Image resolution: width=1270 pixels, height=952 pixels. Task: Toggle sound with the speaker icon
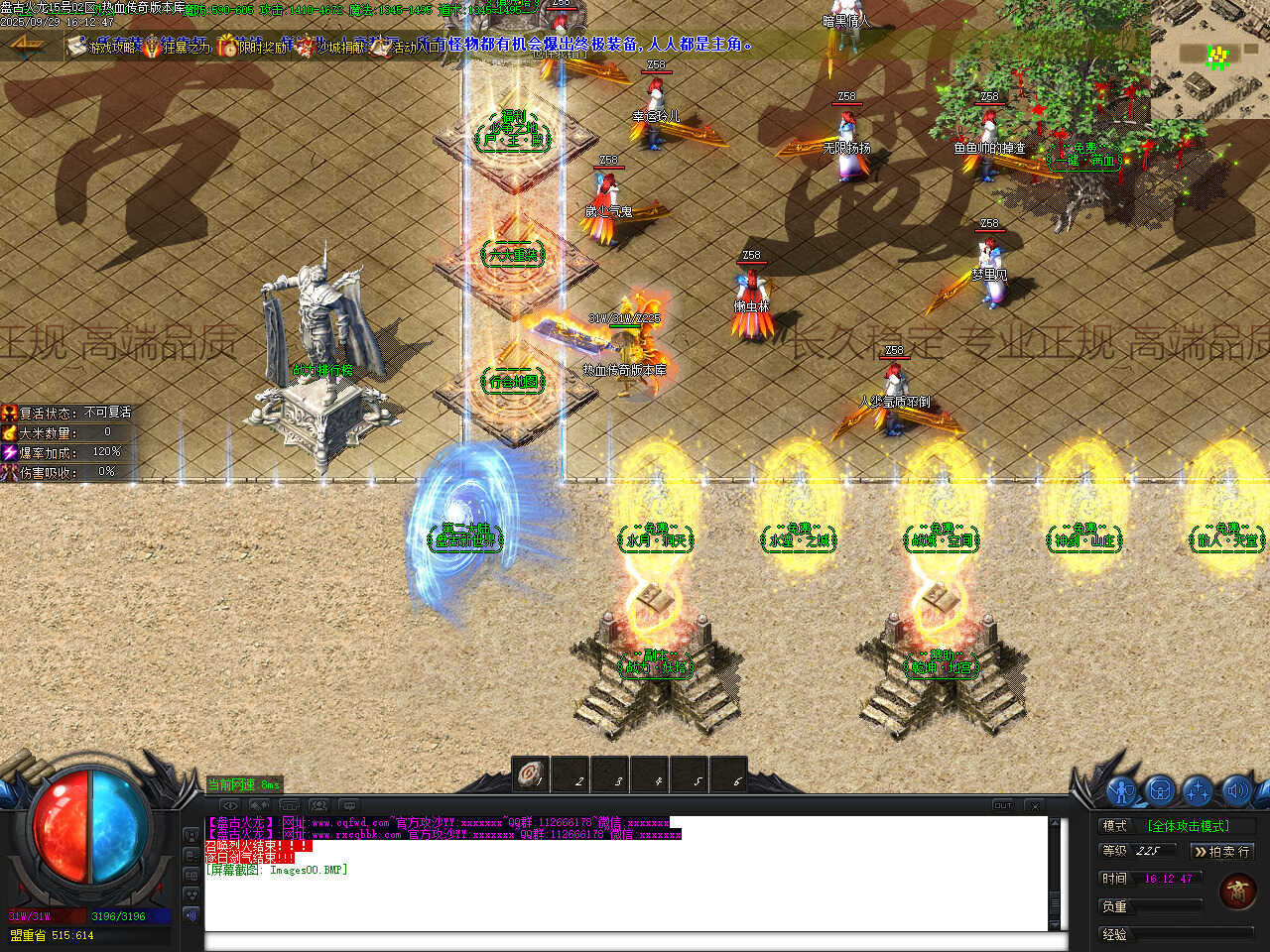click(x=1235, y=790)
